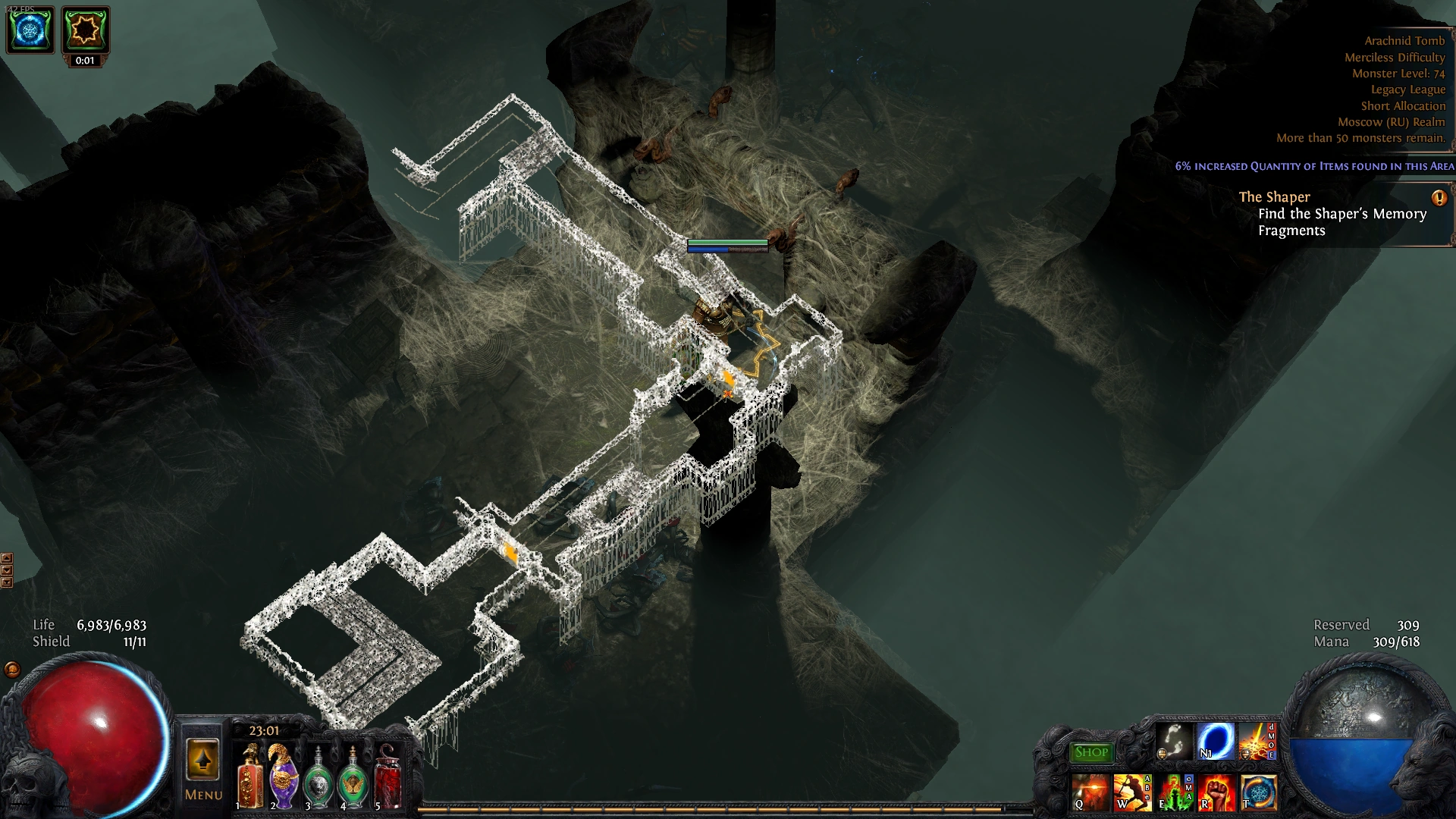This screenshot has height=819, width=1456.
Task: Click the small down arrow on left edge
Action: pyautogui.click(x=7, y=570)
